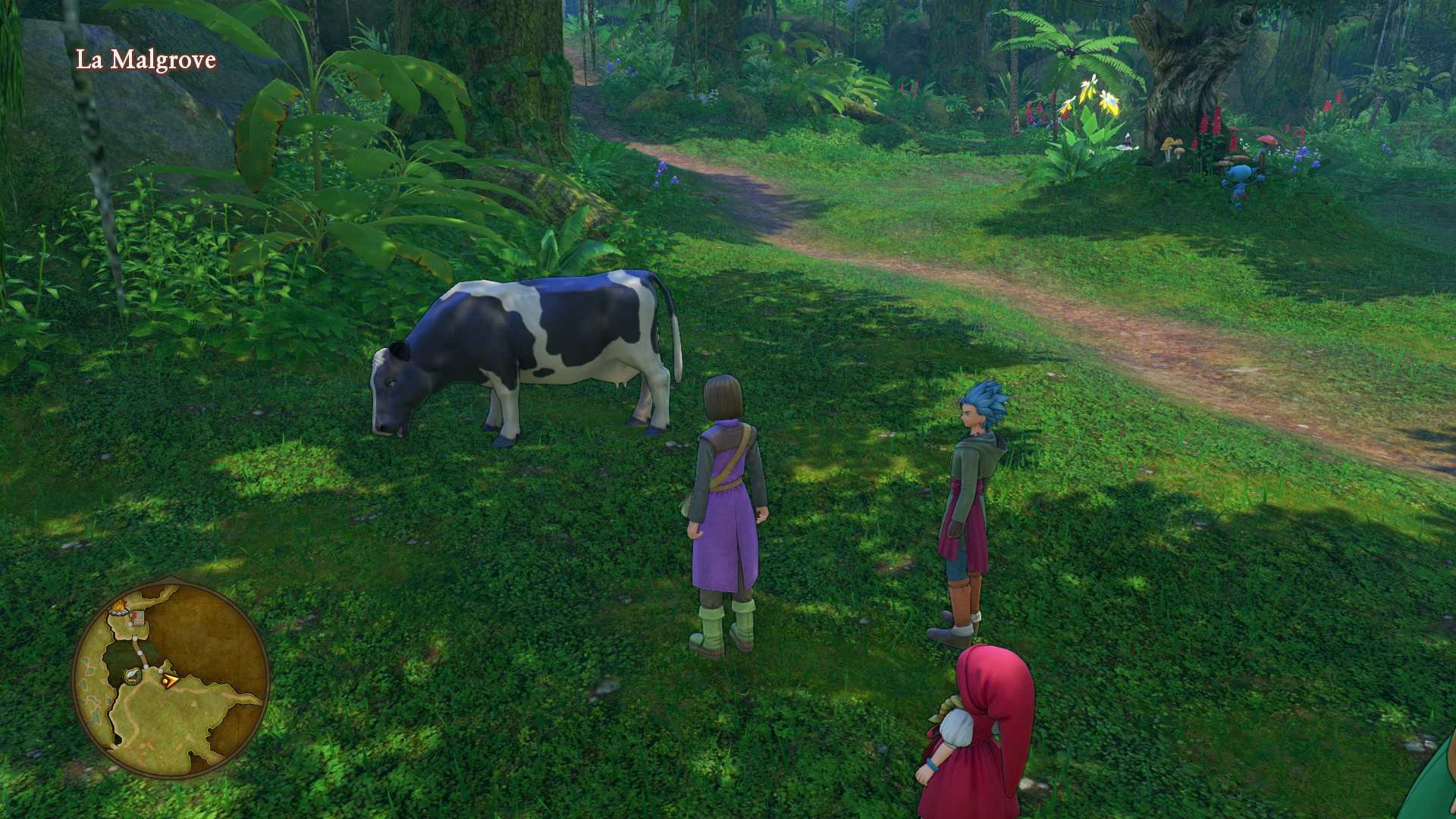Click the house marker on the minimap

point(138,618)
